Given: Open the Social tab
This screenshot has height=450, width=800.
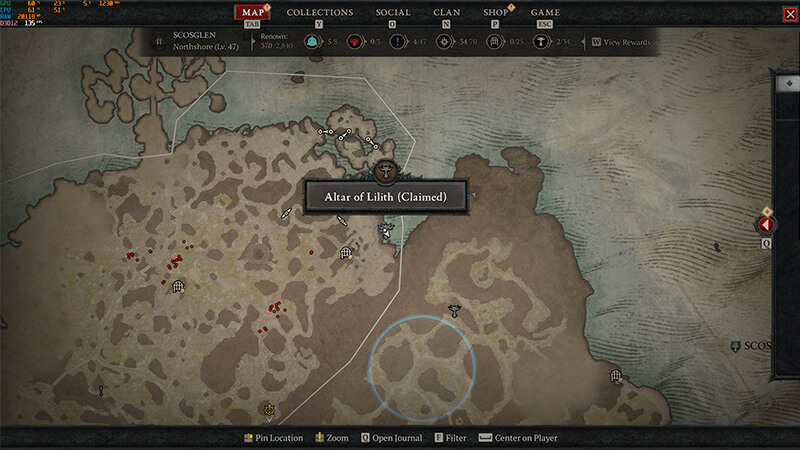Looking at the screenshot, I should click(x=393, y=13).
